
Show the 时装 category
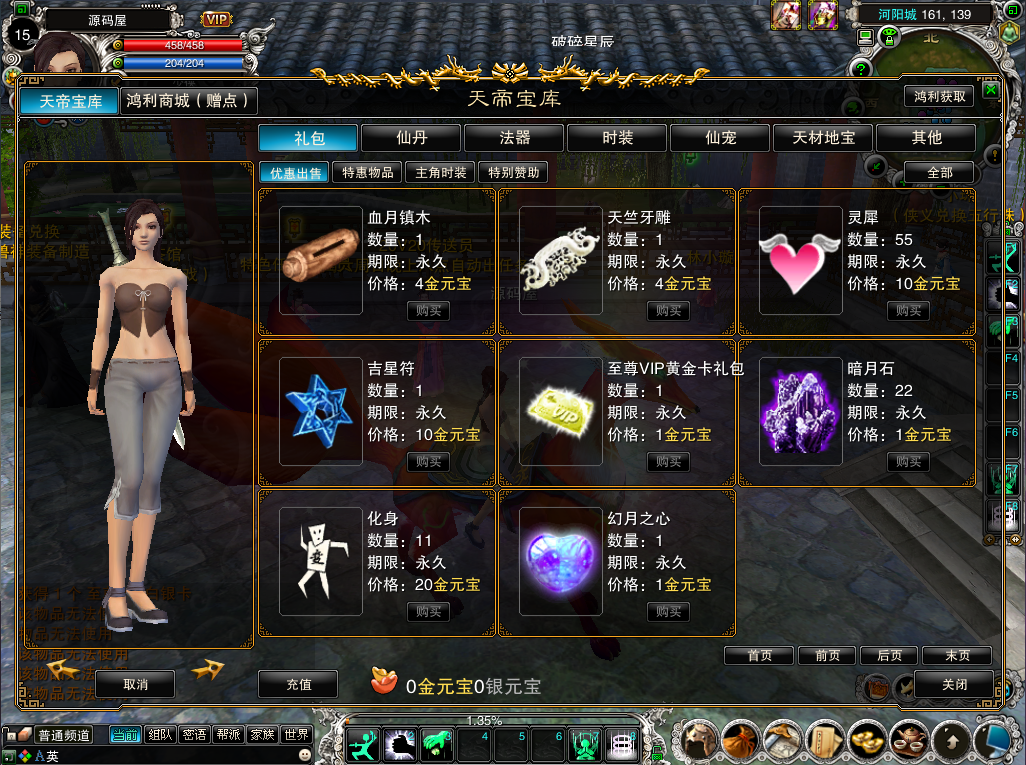618,138
